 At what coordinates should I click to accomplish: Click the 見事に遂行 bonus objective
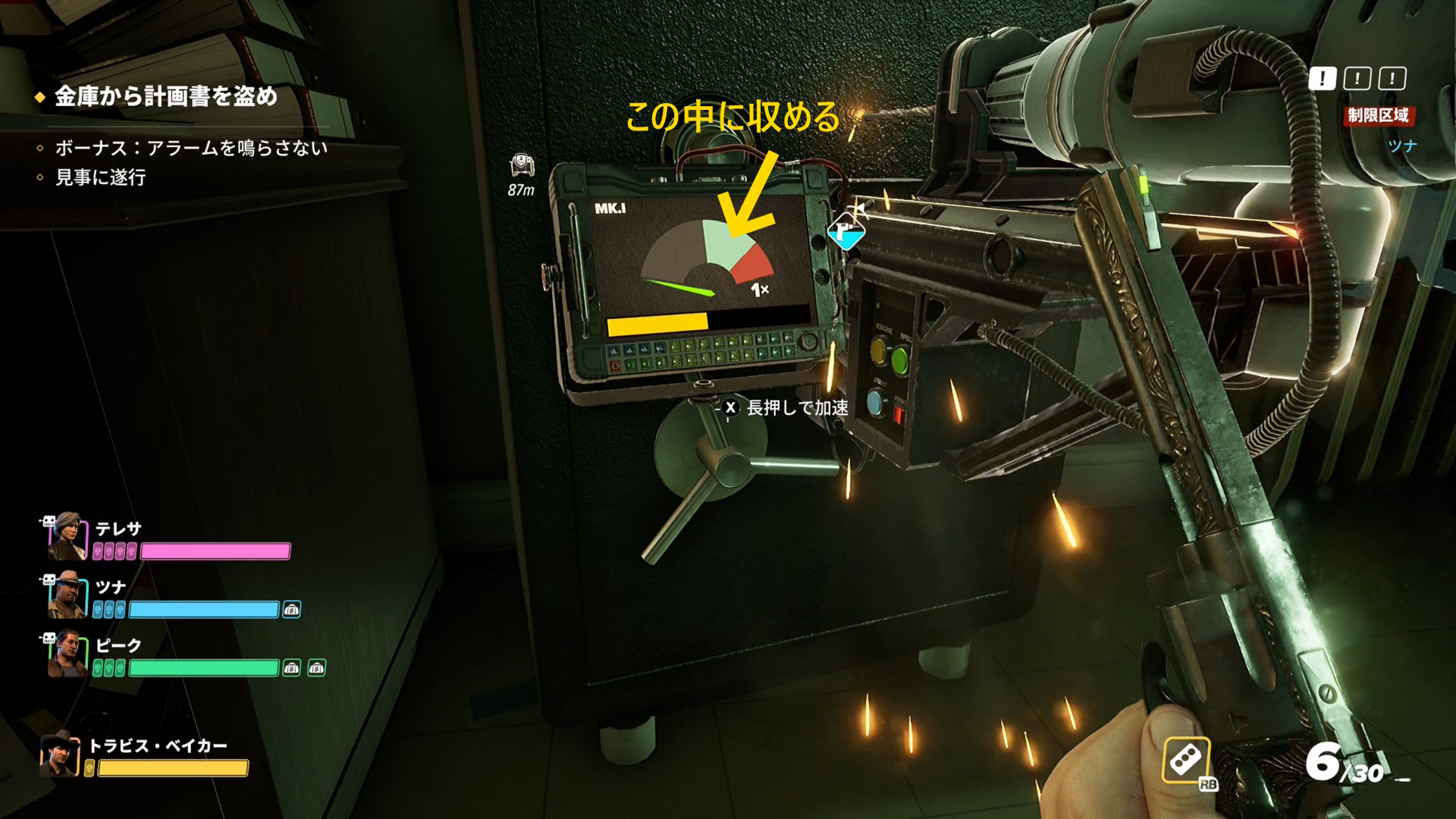coord(100,177)
